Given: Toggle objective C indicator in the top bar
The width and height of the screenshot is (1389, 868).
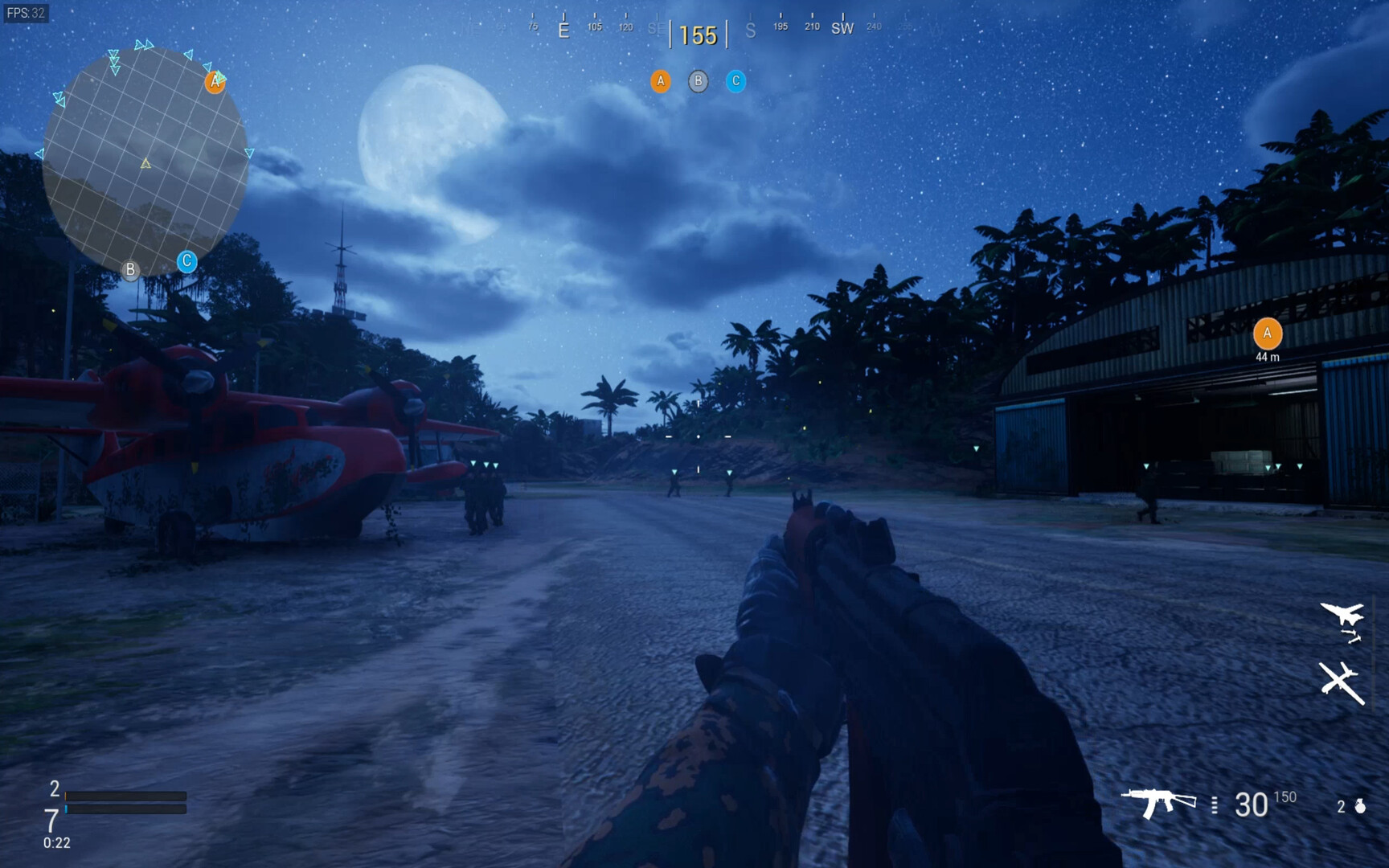Looking at the screenshot, I should coord(736,80).
